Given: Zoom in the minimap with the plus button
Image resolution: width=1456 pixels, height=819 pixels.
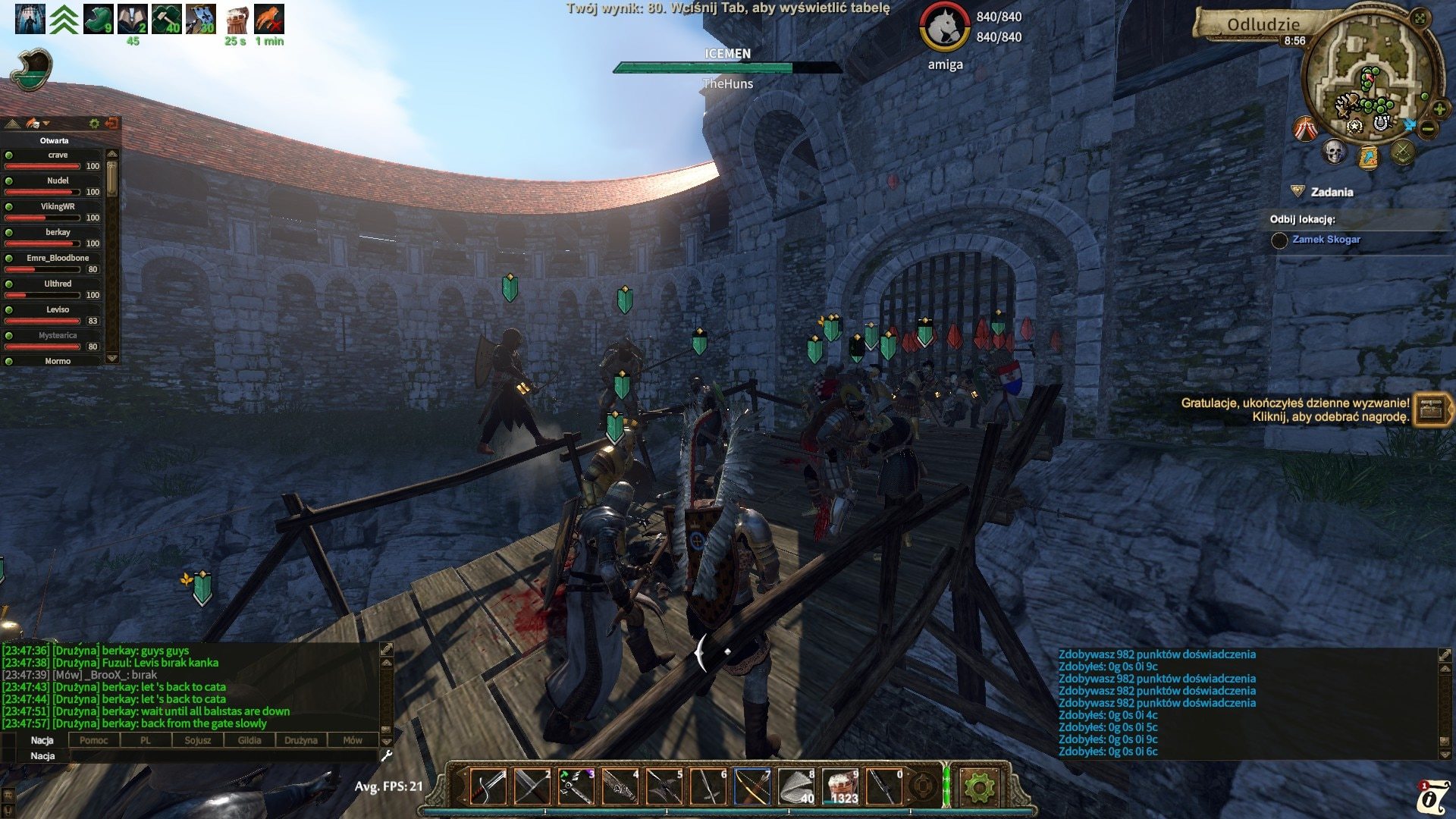Looking at the screenshot, I should point(1439,109).
